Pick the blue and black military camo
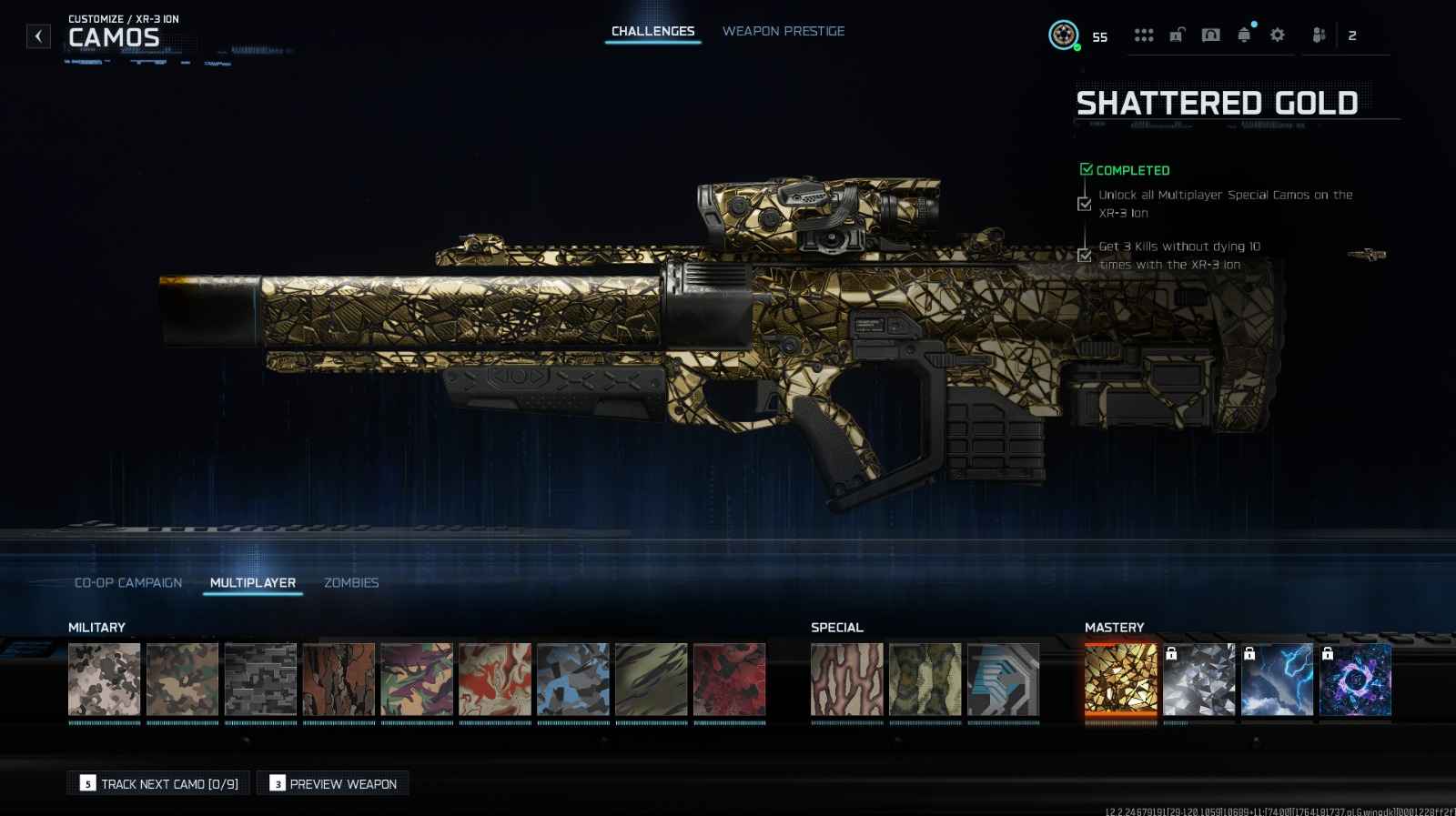 click(x=572, y=680)
